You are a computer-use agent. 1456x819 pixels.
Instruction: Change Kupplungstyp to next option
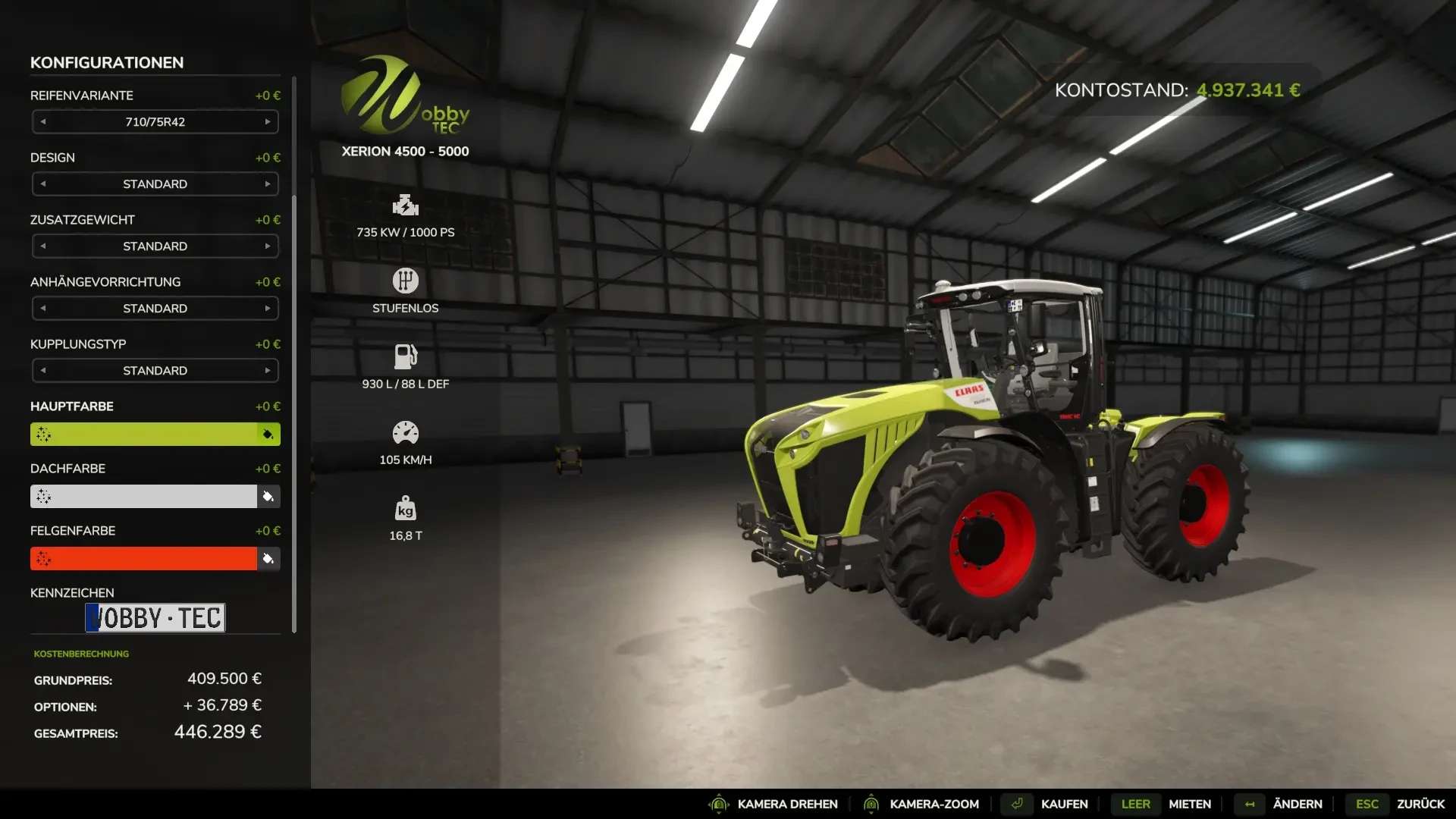point(268,370)
